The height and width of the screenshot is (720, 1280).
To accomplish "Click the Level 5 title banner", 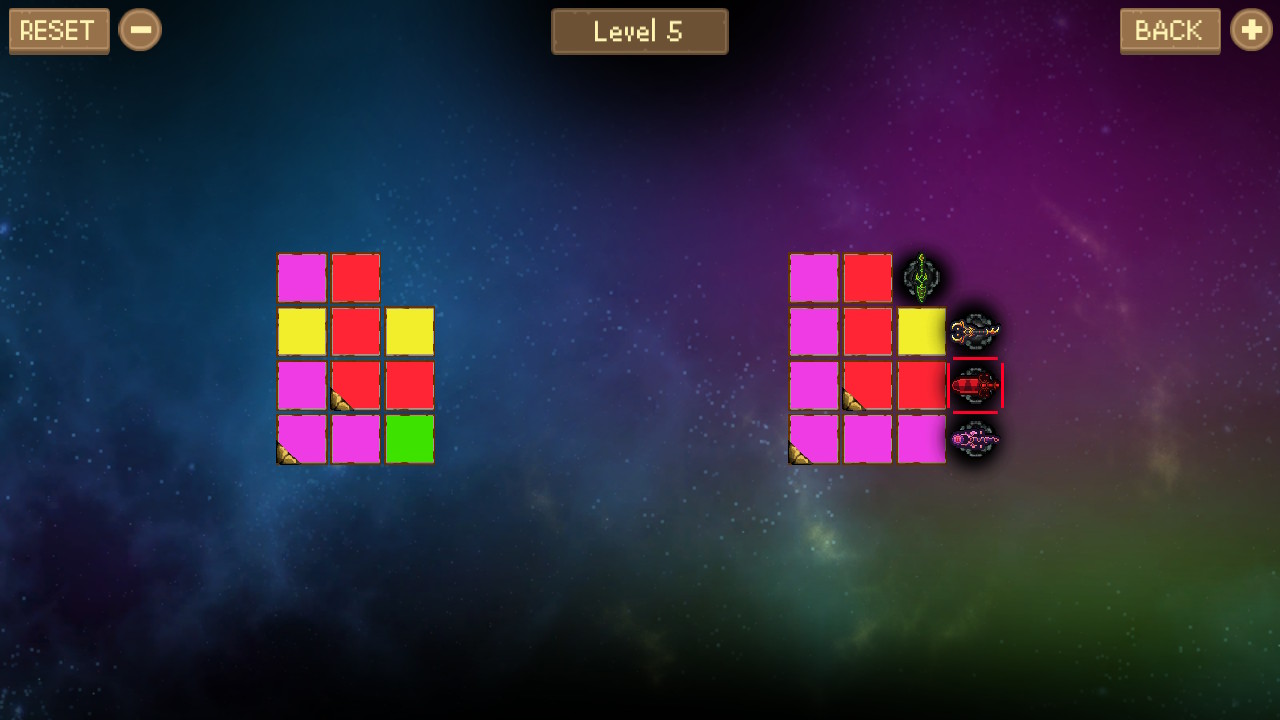I will click(x=640, y=31).
